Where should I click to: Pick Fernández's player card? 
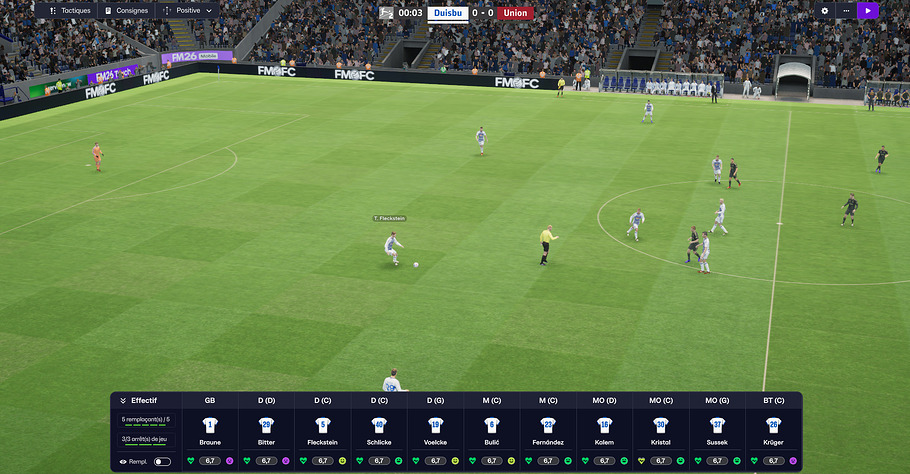point(548,430)
